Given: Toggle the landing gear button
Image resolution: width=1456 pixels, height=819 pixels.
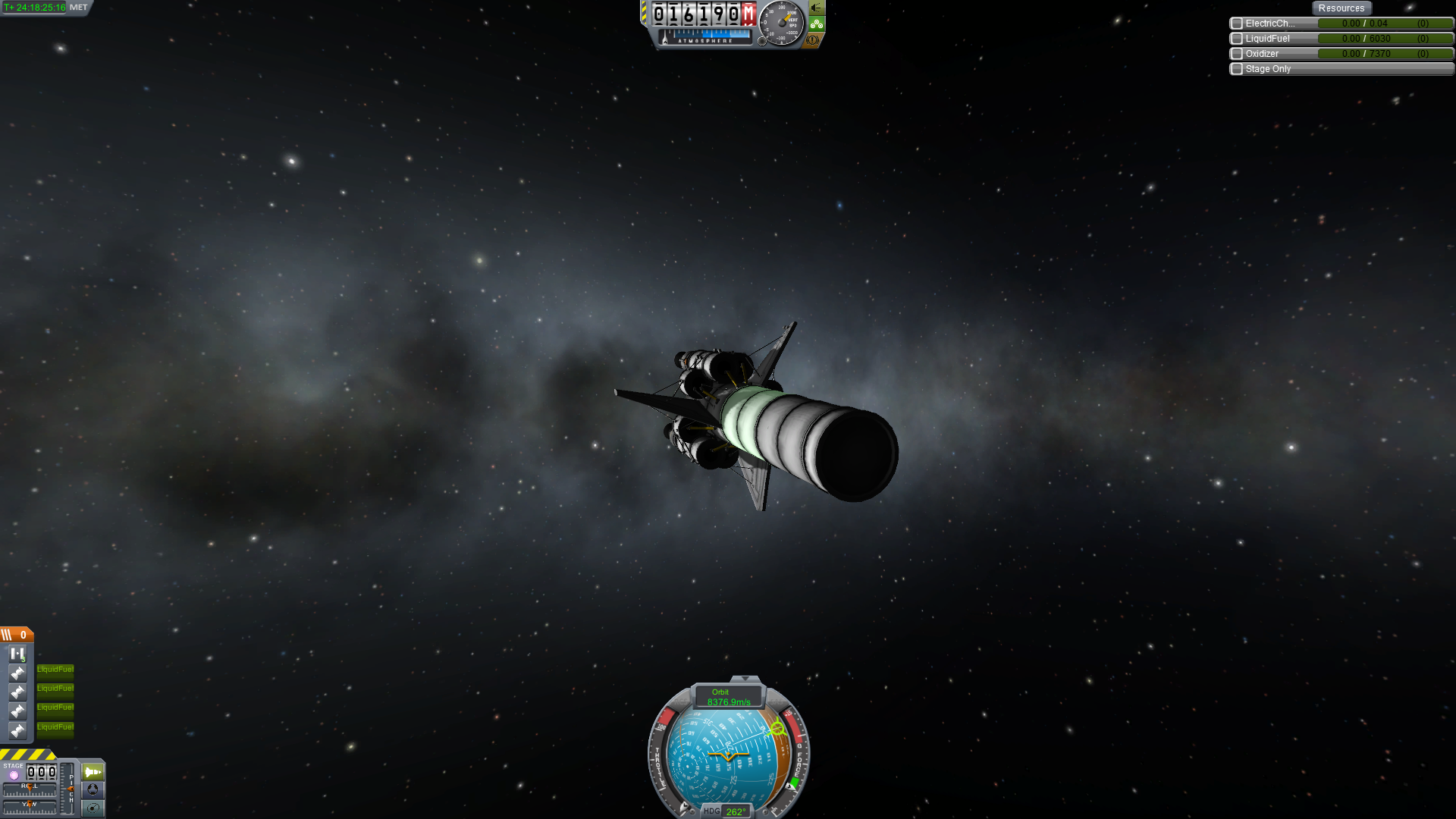Looking at the screenshot, I should coord(817,24).
